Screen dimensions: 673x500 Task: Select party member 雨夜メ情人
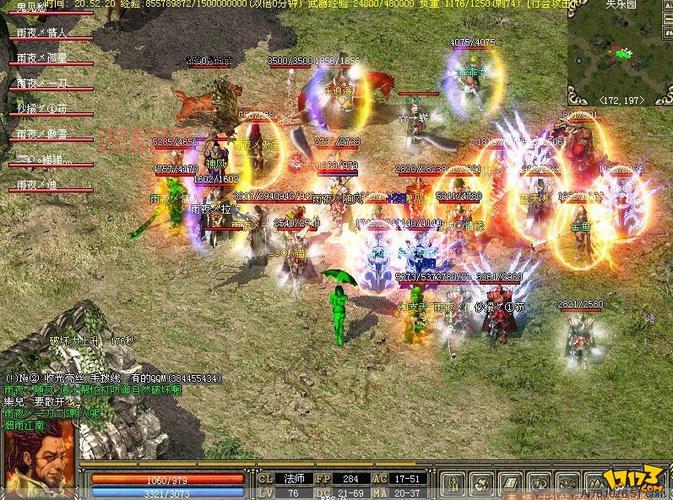tap(42, 32)
